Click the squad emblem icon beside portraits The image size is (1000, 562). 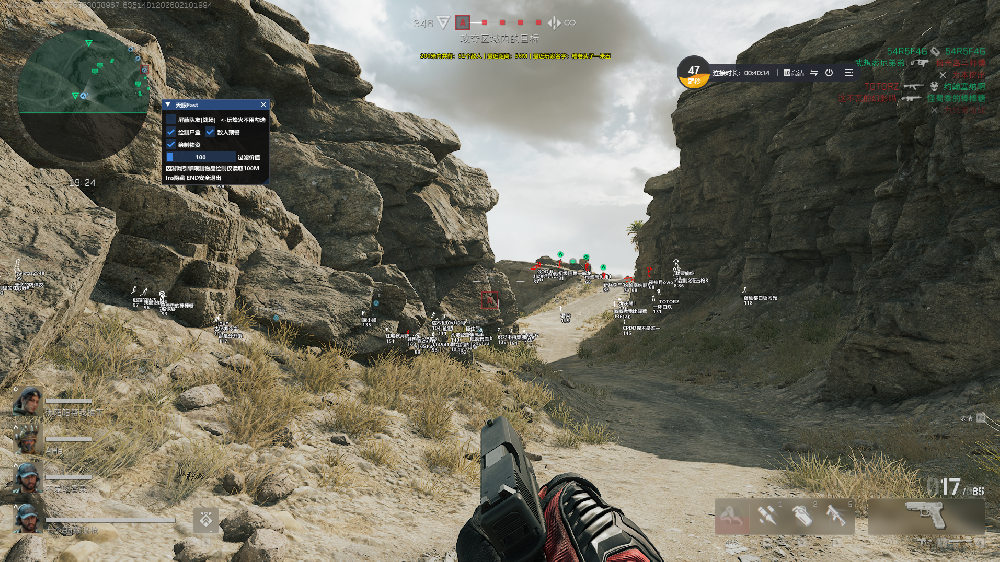pyautogui.click(x=207, y=518)
